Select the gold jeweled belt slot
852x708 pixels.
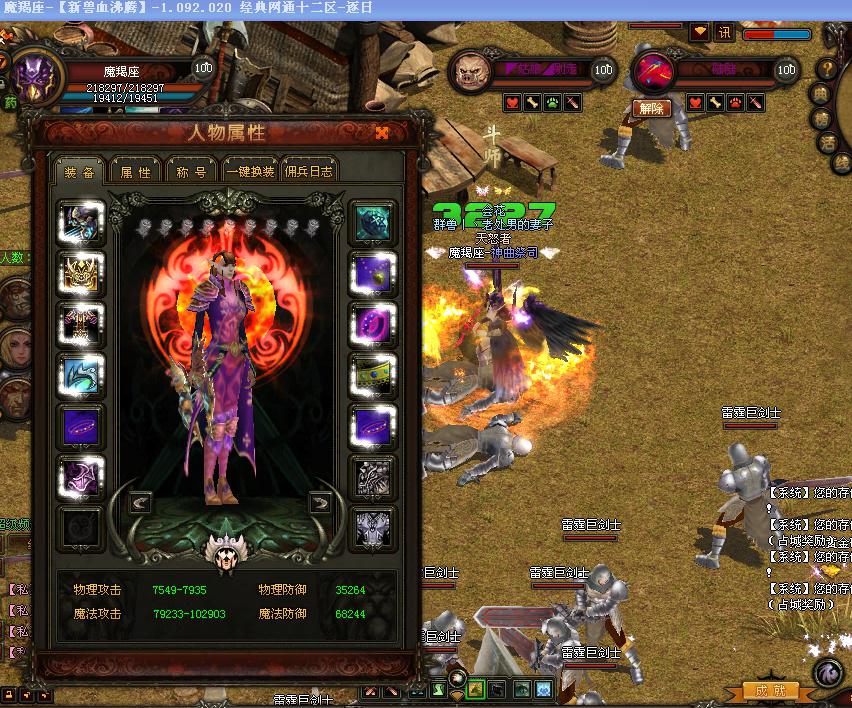(x=373, y=376)
